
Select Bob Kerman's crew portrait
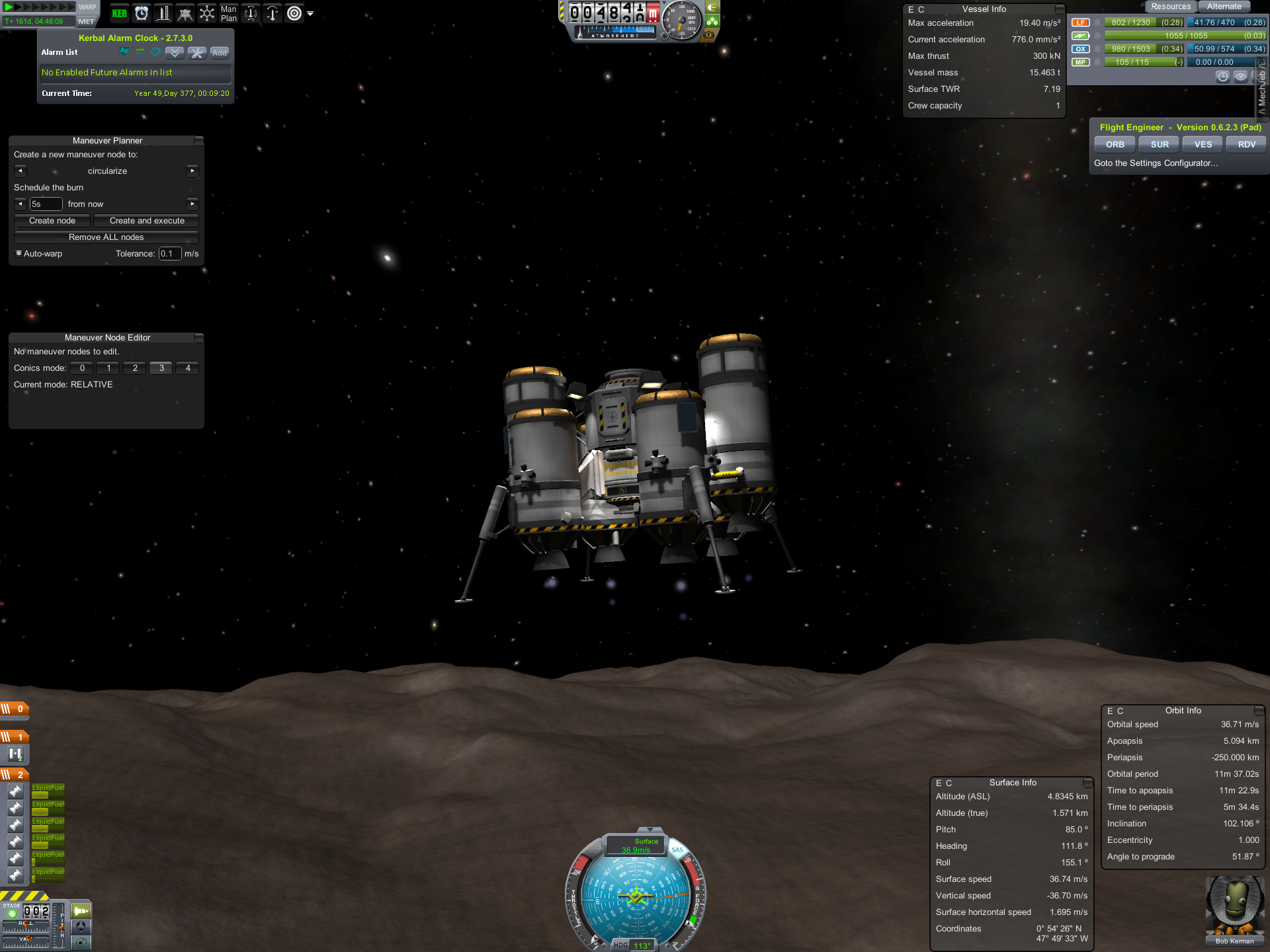pos(1234,907)
